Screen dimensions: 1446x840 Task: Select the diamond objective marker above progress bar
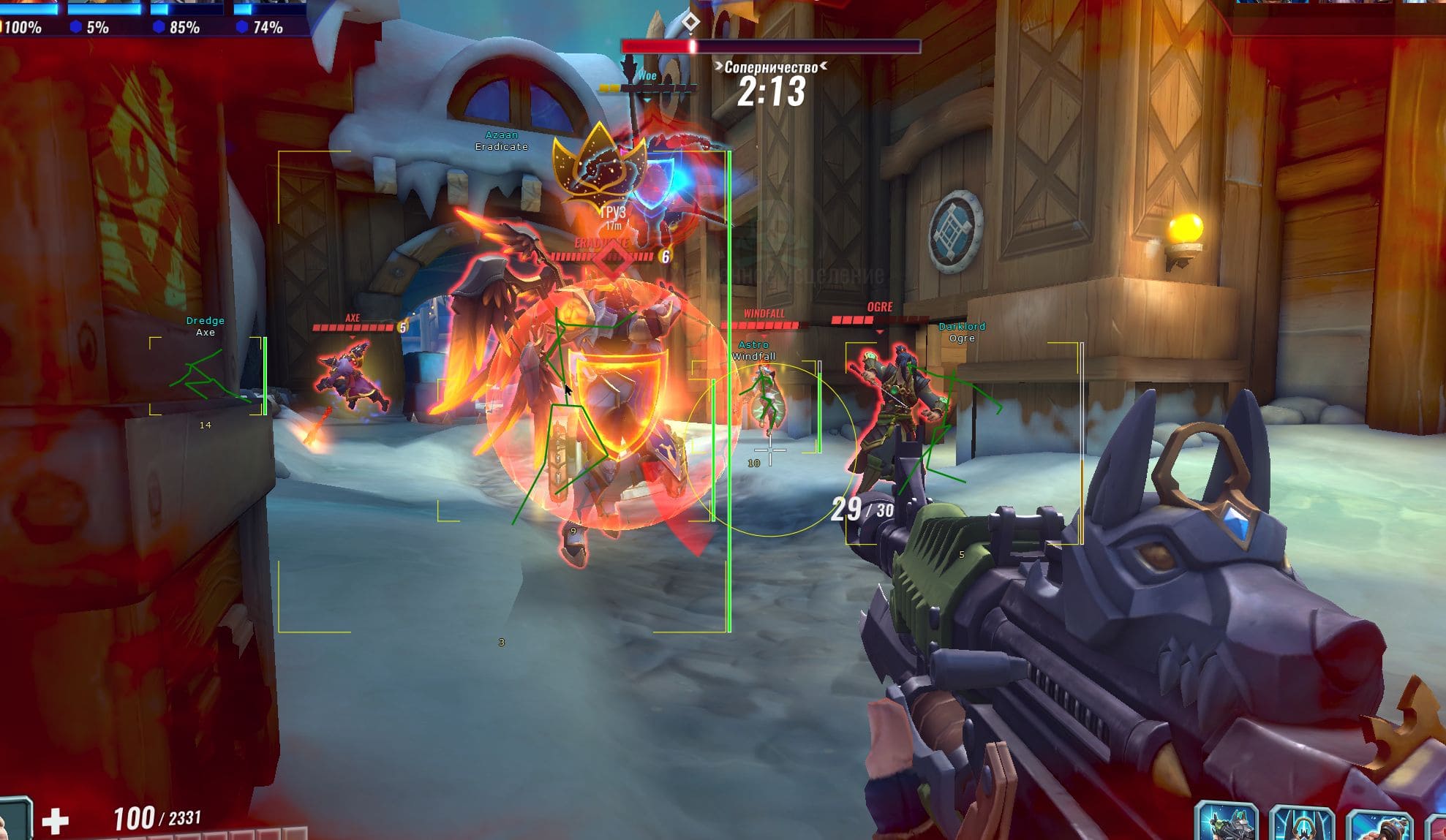coord(690,23)
